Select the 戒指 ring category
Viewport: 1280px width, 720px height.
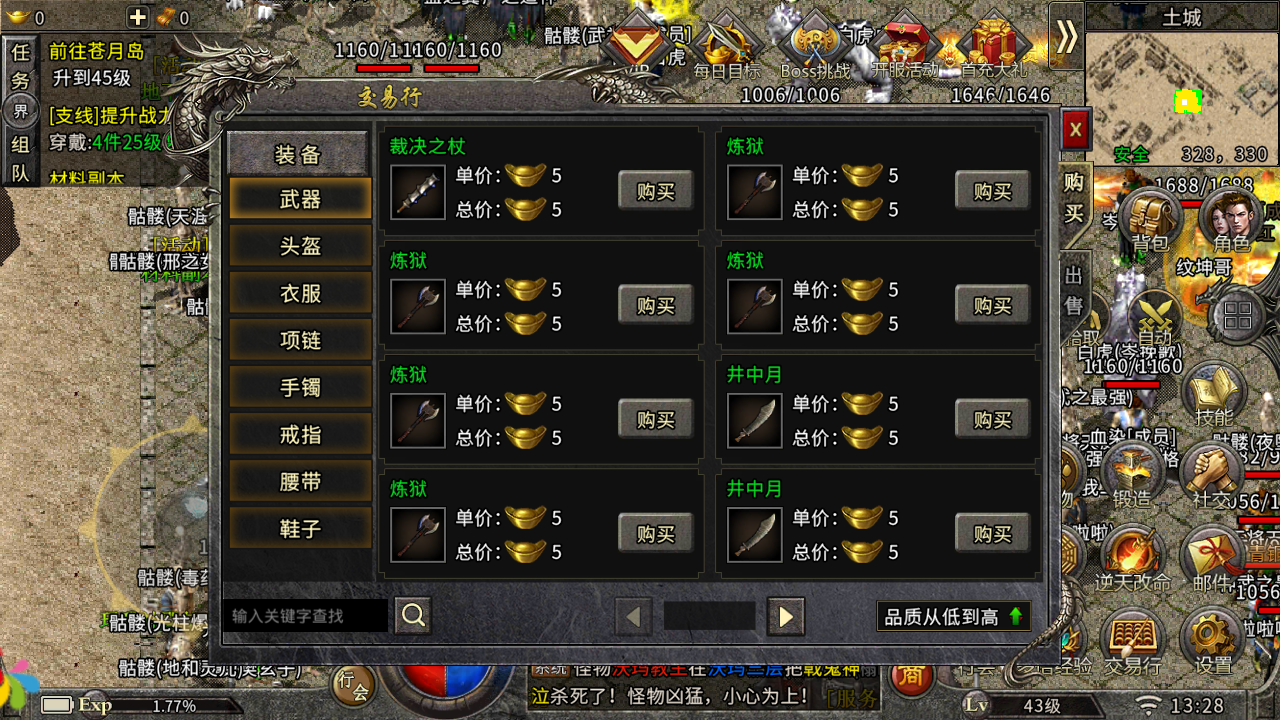300,434
